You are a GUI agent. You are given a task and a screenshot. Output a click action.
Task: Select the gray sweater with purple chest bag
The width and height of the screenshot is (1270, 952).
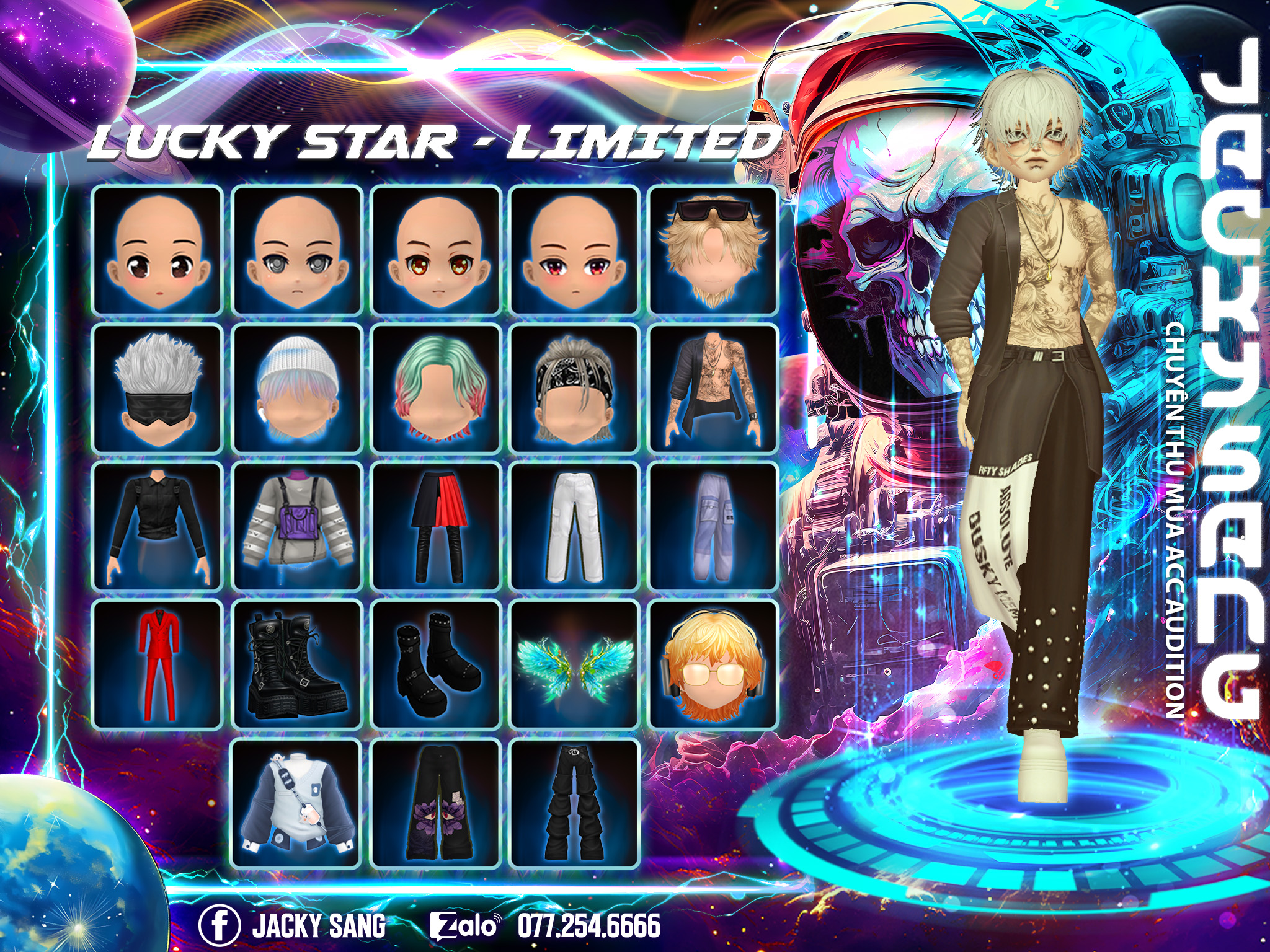coord(296,527)
